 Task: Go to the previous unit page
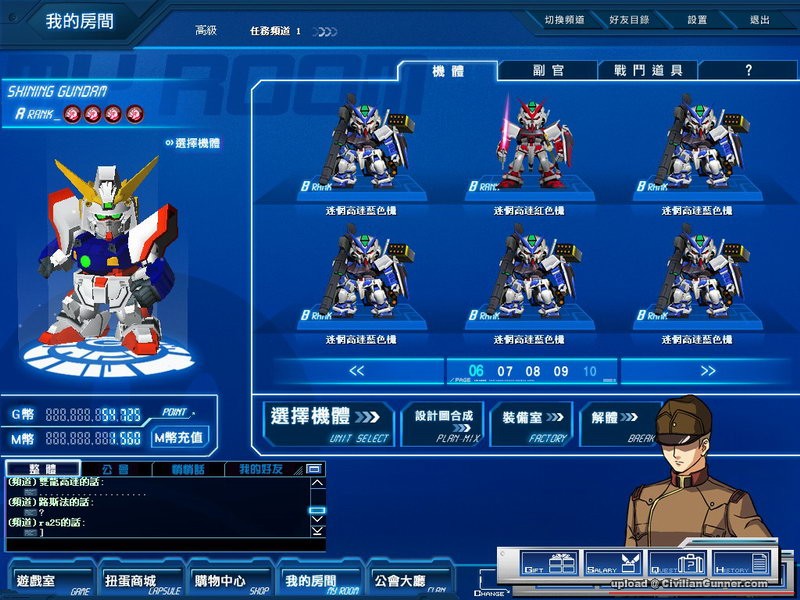point(356,371)
